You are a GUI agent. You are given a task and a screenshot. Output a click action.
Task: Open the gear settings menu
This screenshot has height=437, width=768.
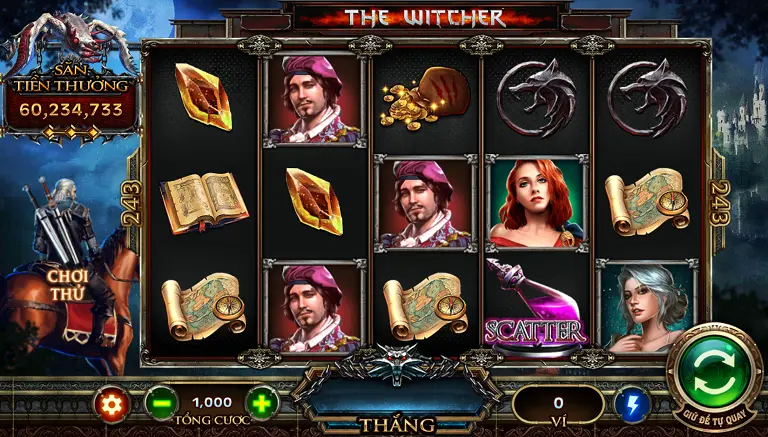pos(112,404)
